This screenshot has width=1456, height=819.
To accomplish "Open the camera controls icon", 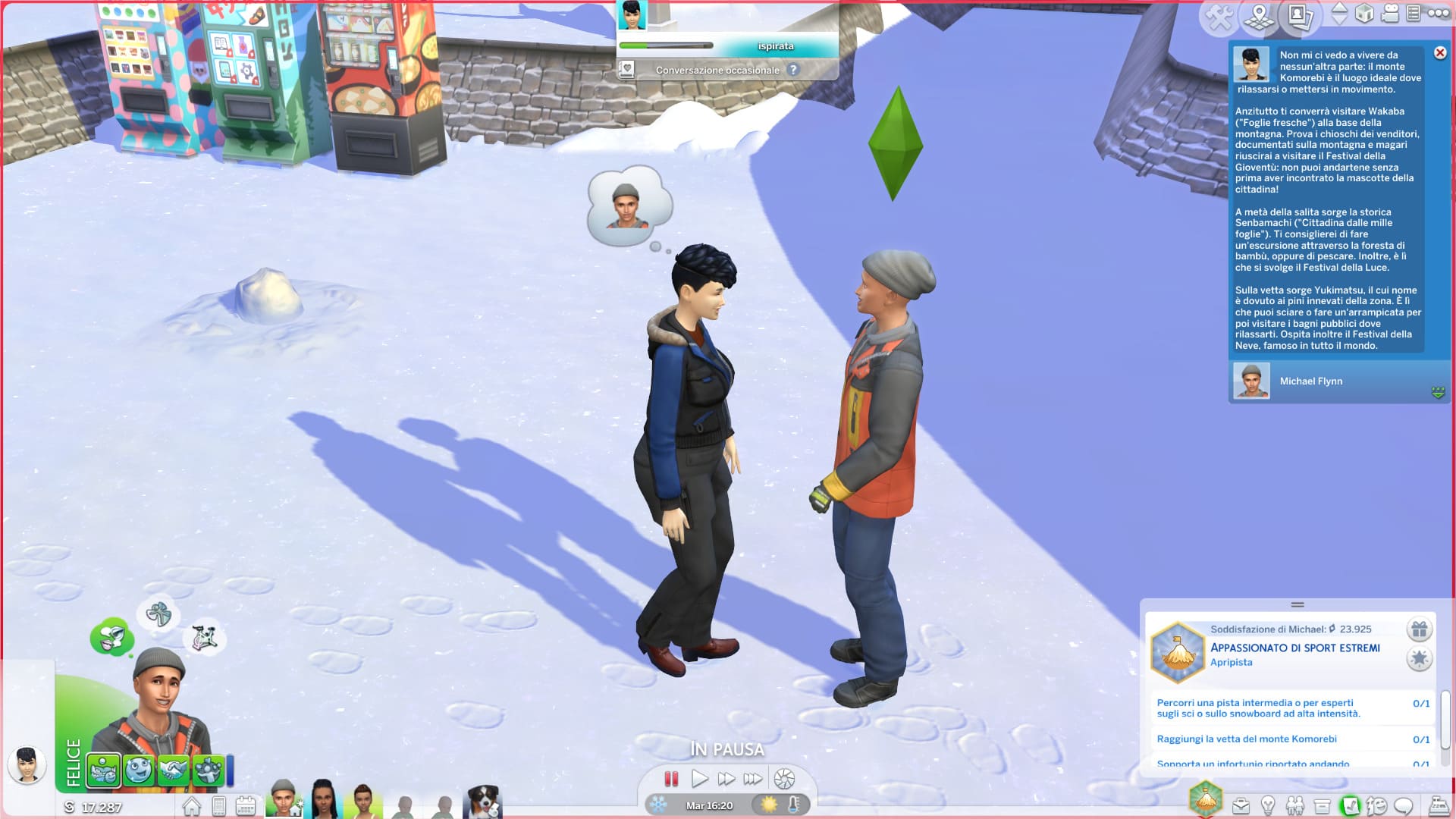I will pos(1389,14).
